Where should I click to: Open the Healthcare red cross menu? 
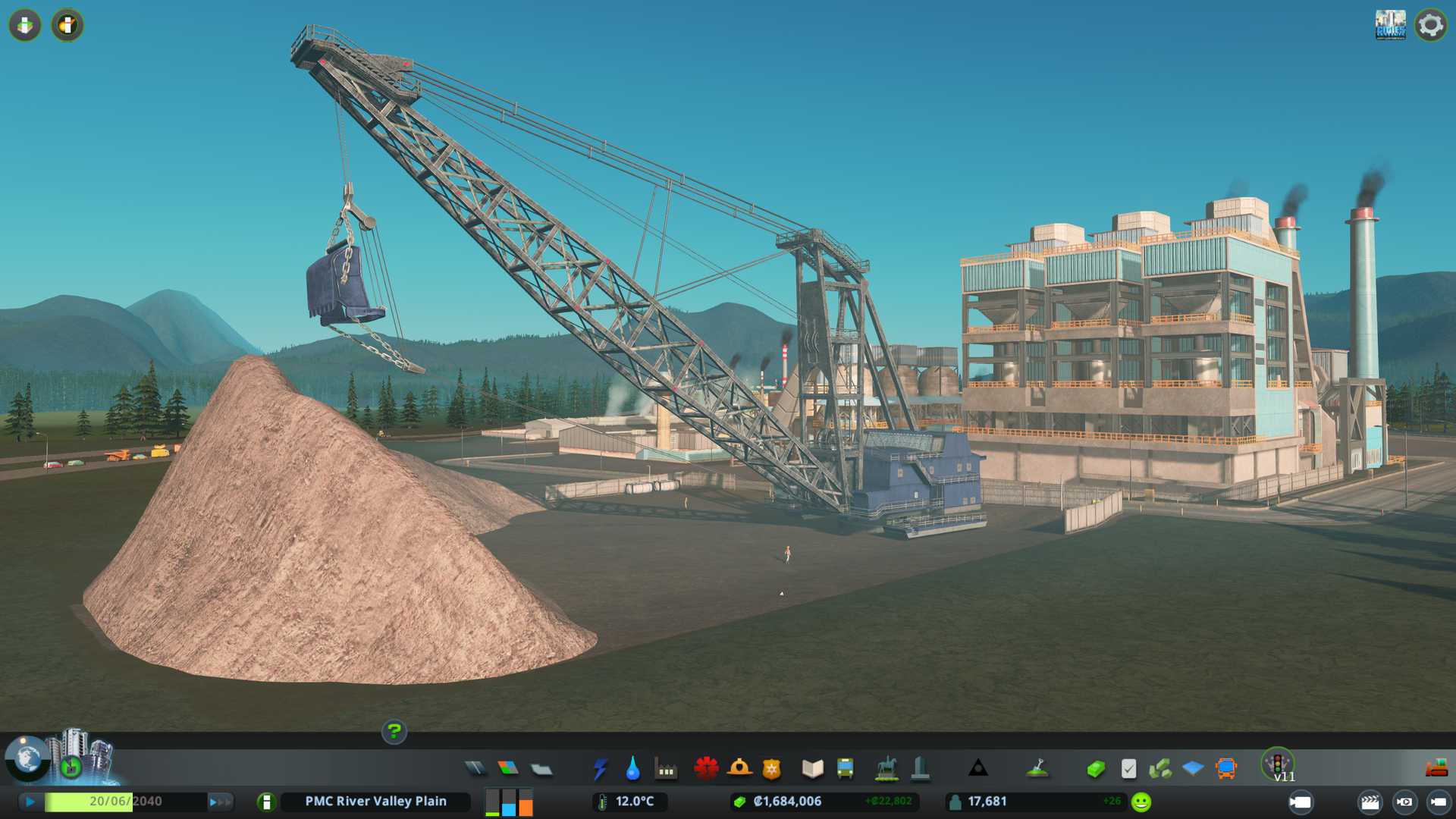click(706, 769)
